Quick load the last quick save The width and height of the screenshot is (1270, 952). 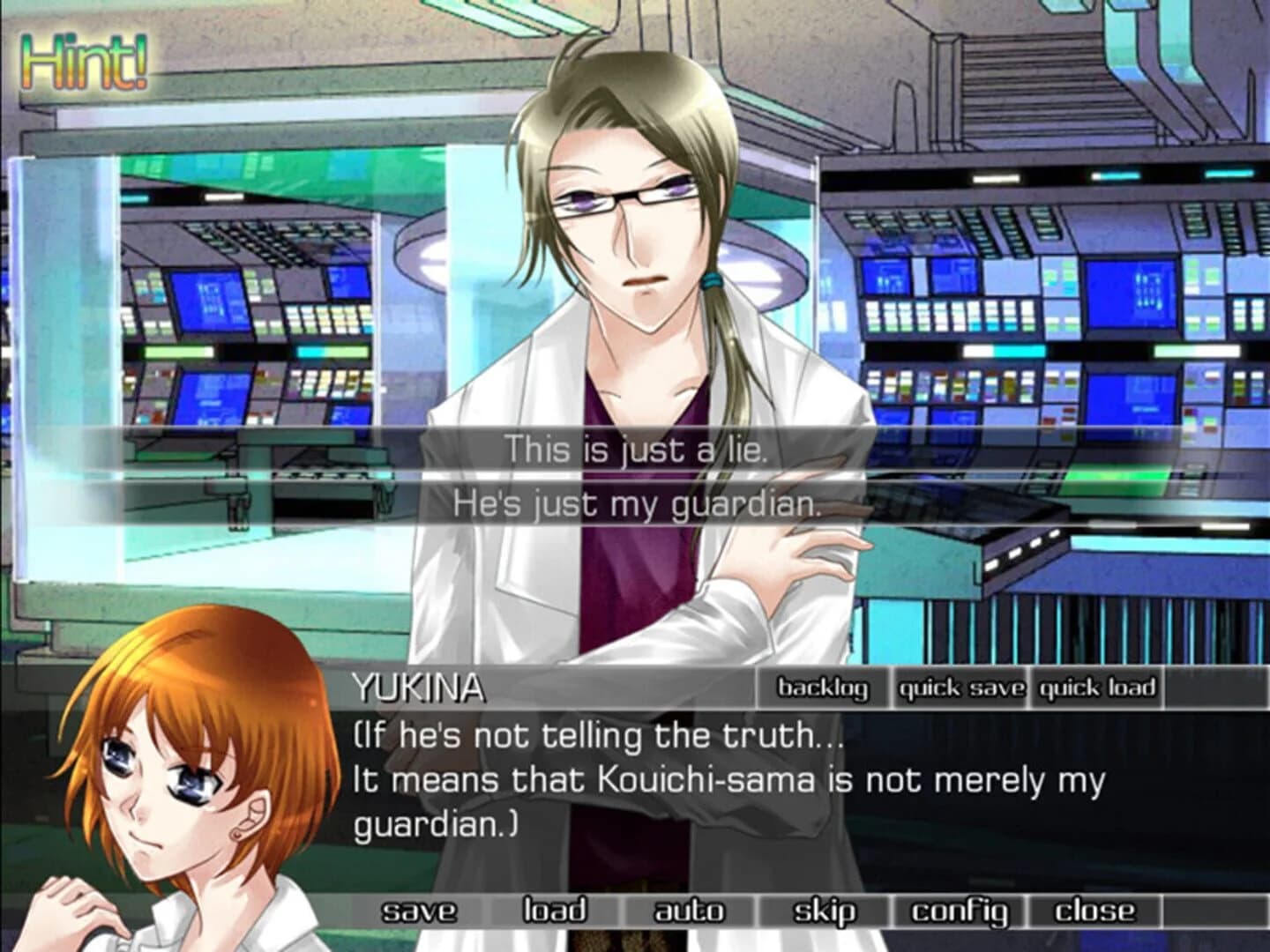1095,690
